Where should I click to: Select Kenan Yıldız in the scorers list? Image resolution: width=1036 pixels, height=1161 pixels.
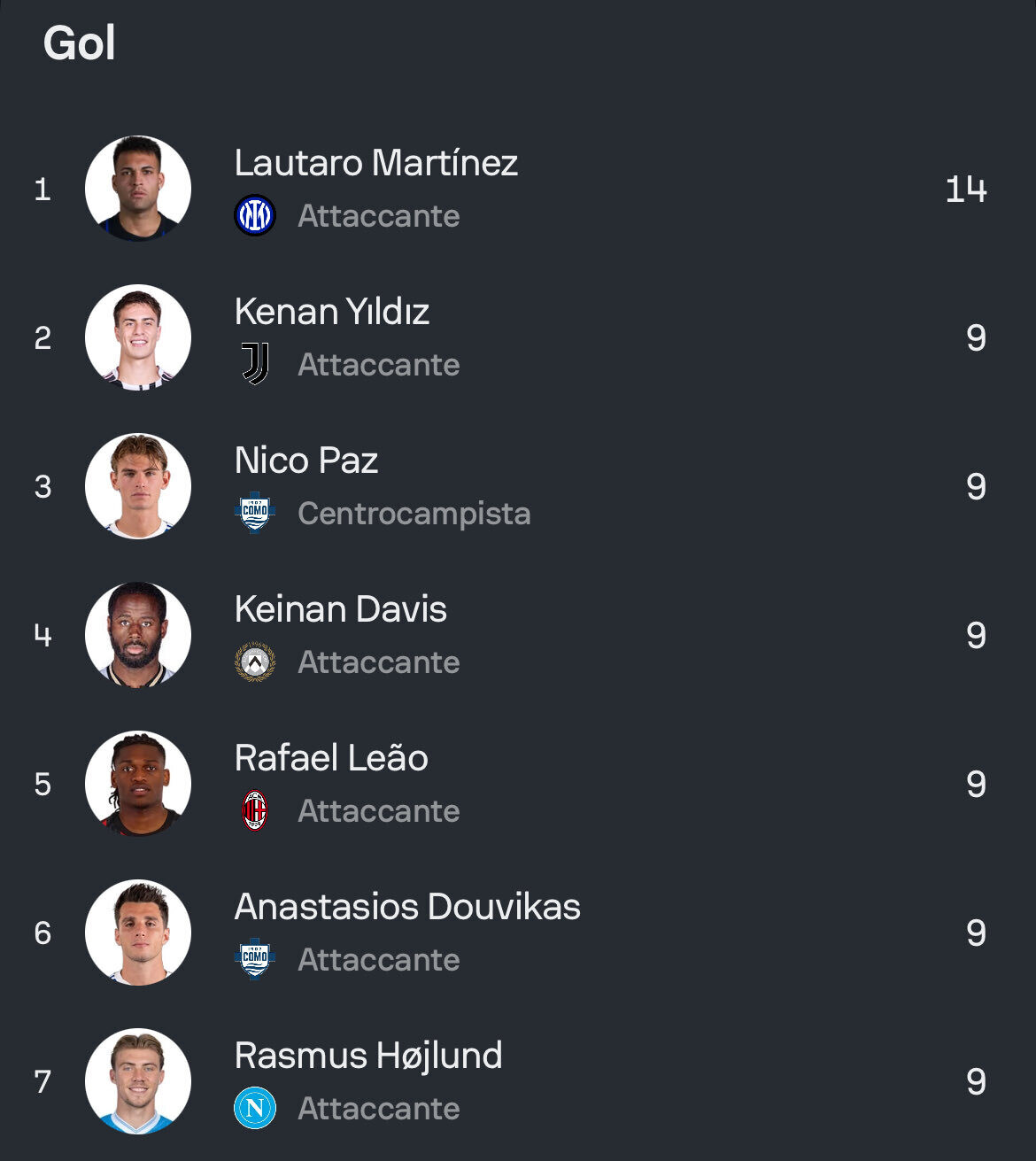tap(332, 313)
